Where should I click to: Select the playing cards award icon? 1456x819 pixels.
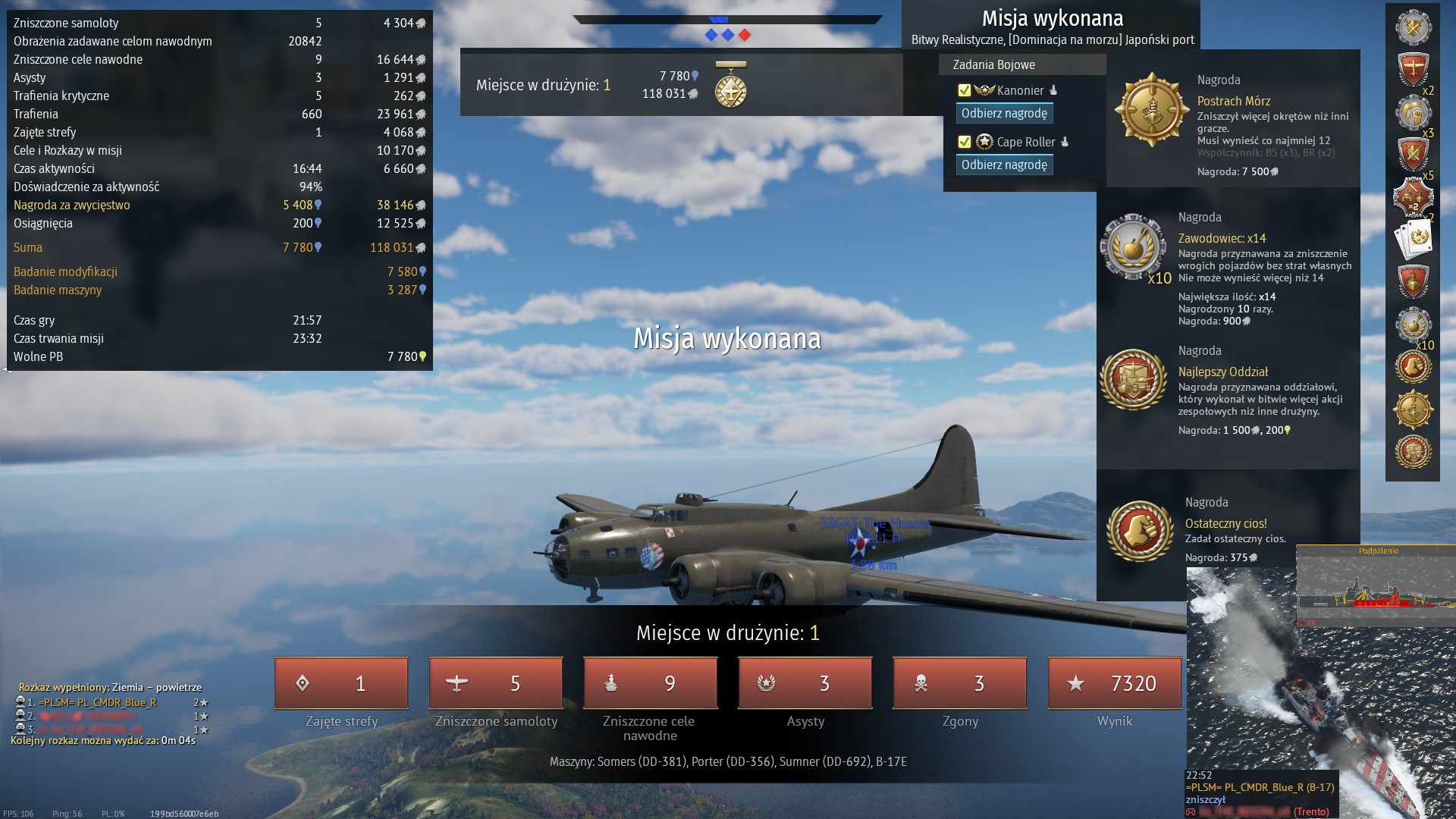pyautogui.click(x=1413, y=240)
